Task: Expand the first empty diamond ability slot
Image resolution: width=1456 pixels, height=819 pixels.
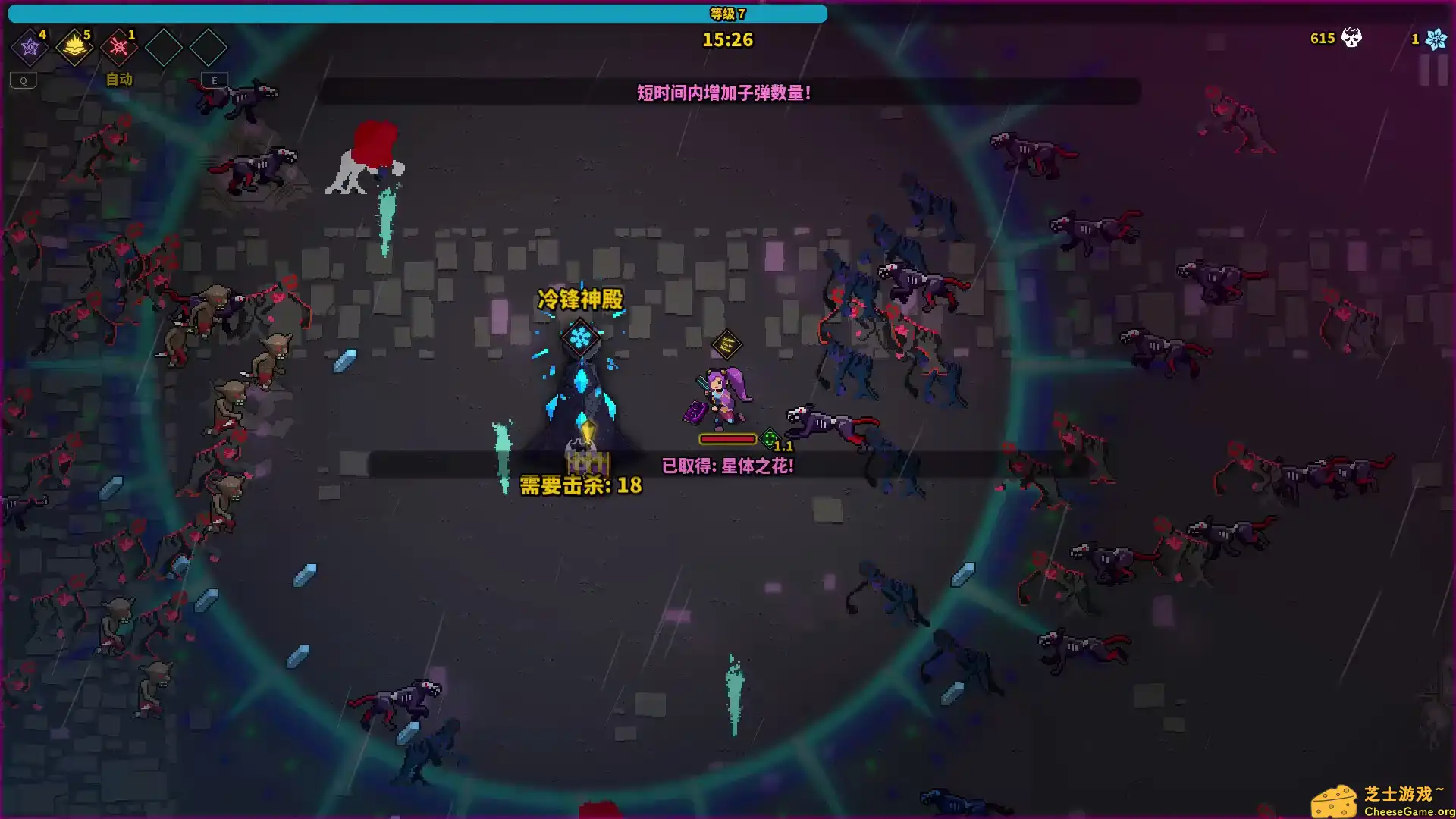Action: [164, 47]
